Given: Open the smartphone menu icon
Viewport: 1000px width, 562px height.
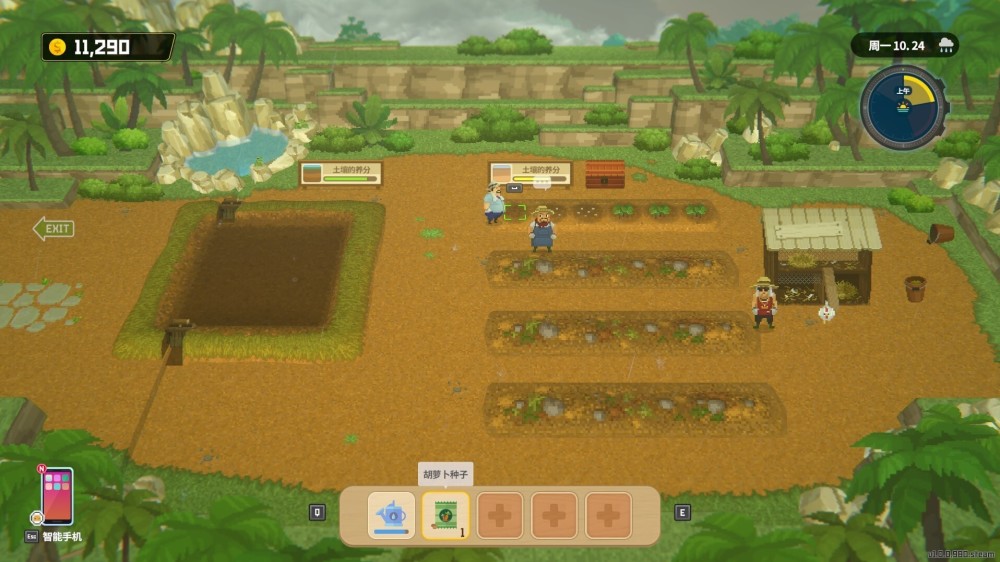Looking at the screenshot, I should [x=57, y=496].
